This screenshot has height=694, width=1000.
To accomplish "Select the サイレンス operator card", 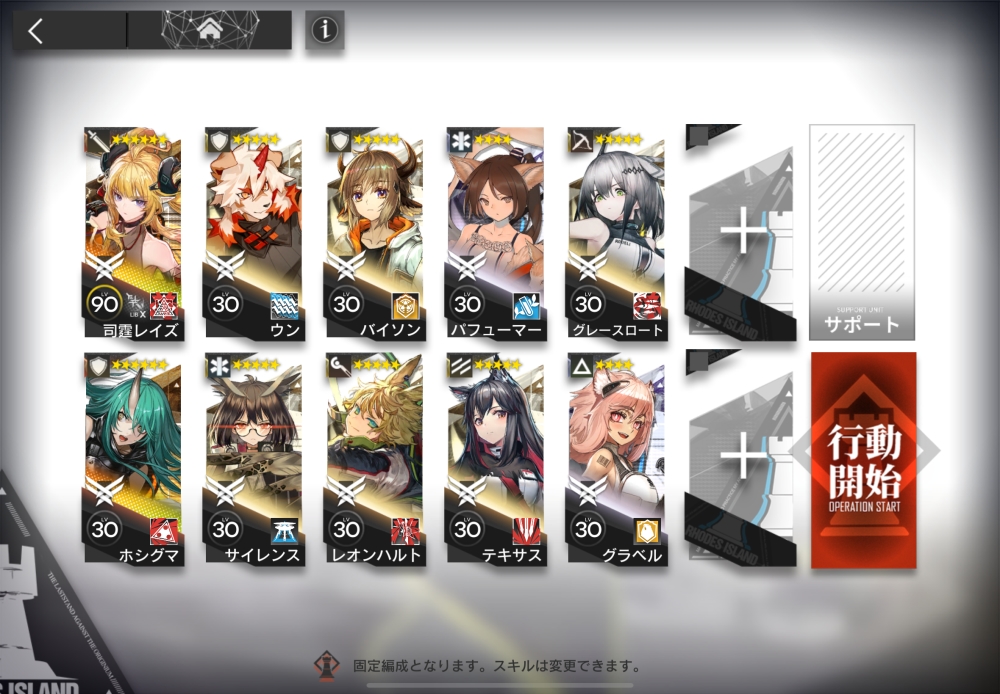I will pos(253,458).
